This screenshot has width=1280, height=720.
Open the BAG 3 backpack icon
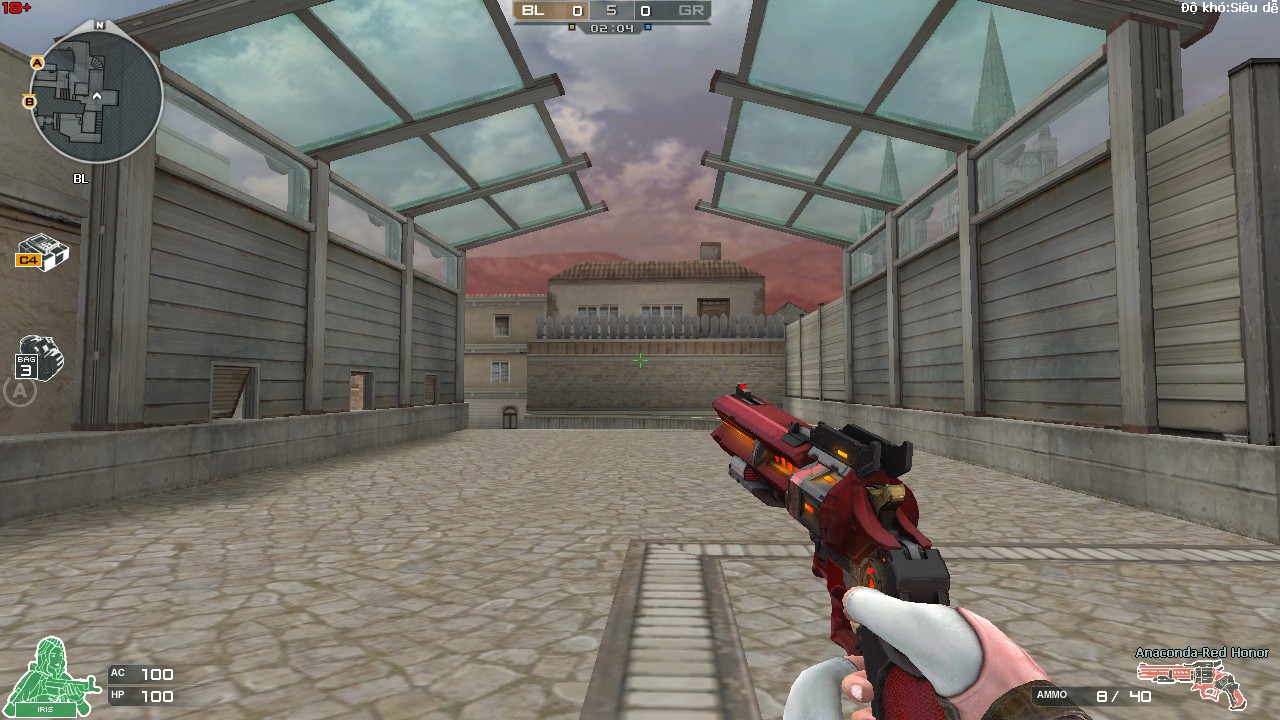point(39,358)
